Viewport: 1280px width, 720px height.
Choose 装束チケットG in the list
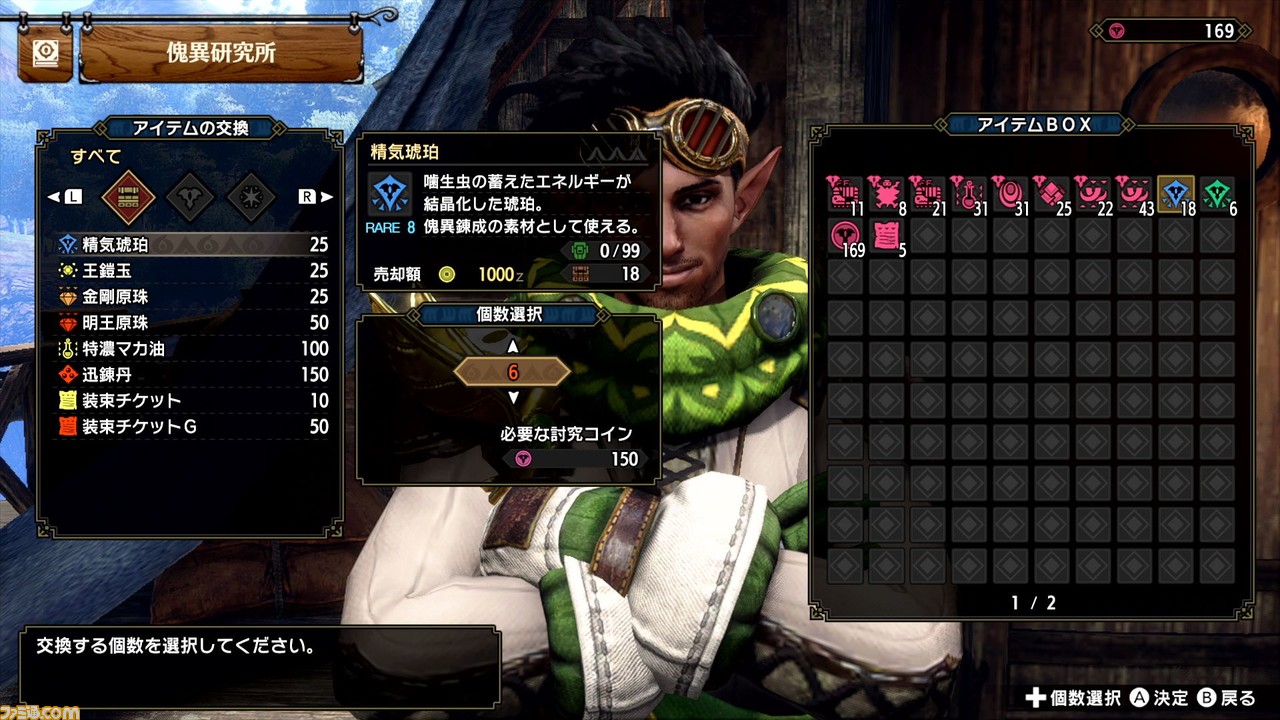pyautogui.click(x=190, y=427)
